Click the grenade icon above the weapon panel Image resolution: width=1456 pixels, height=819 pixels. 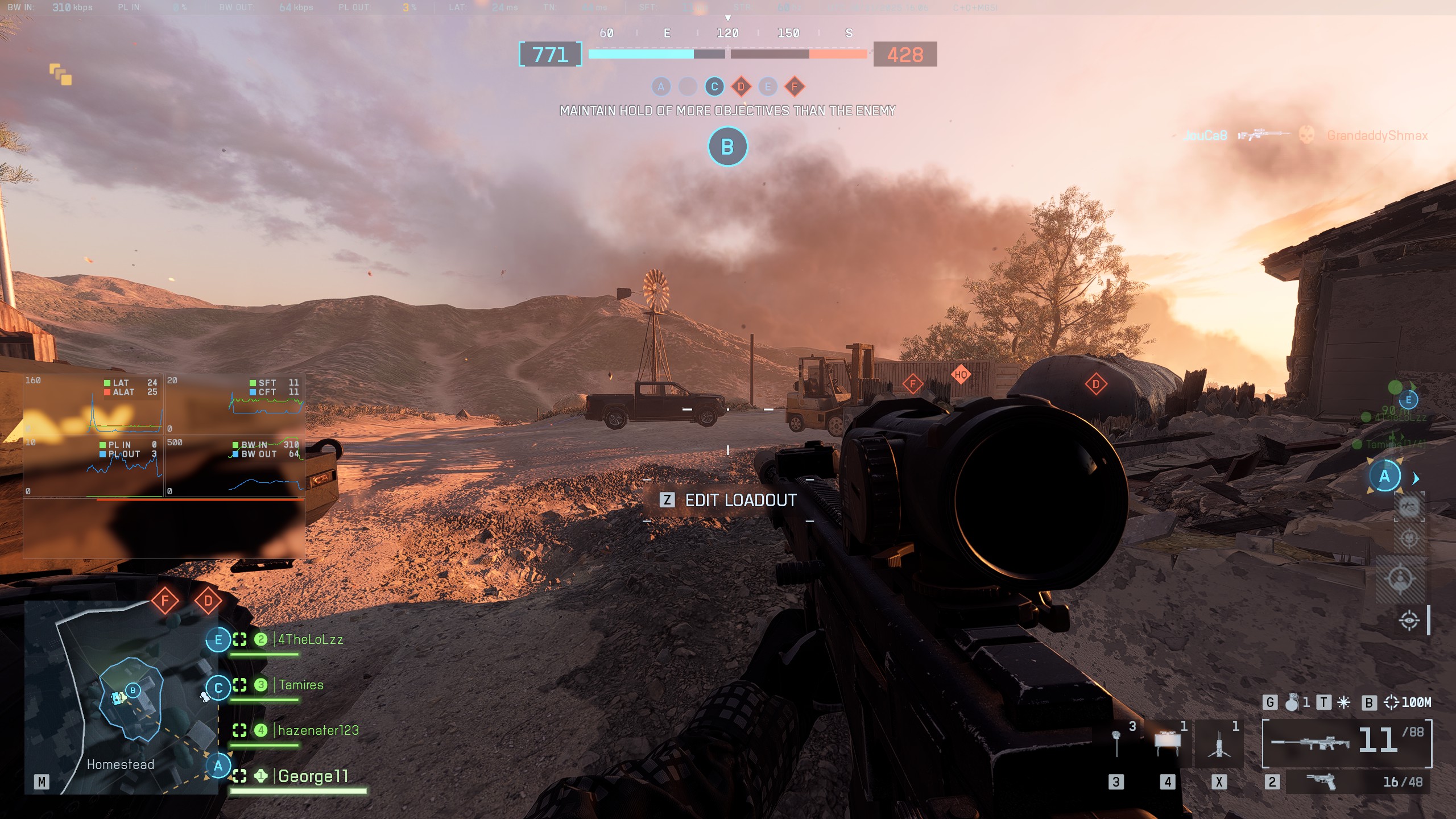click(x=1292, y=702)
